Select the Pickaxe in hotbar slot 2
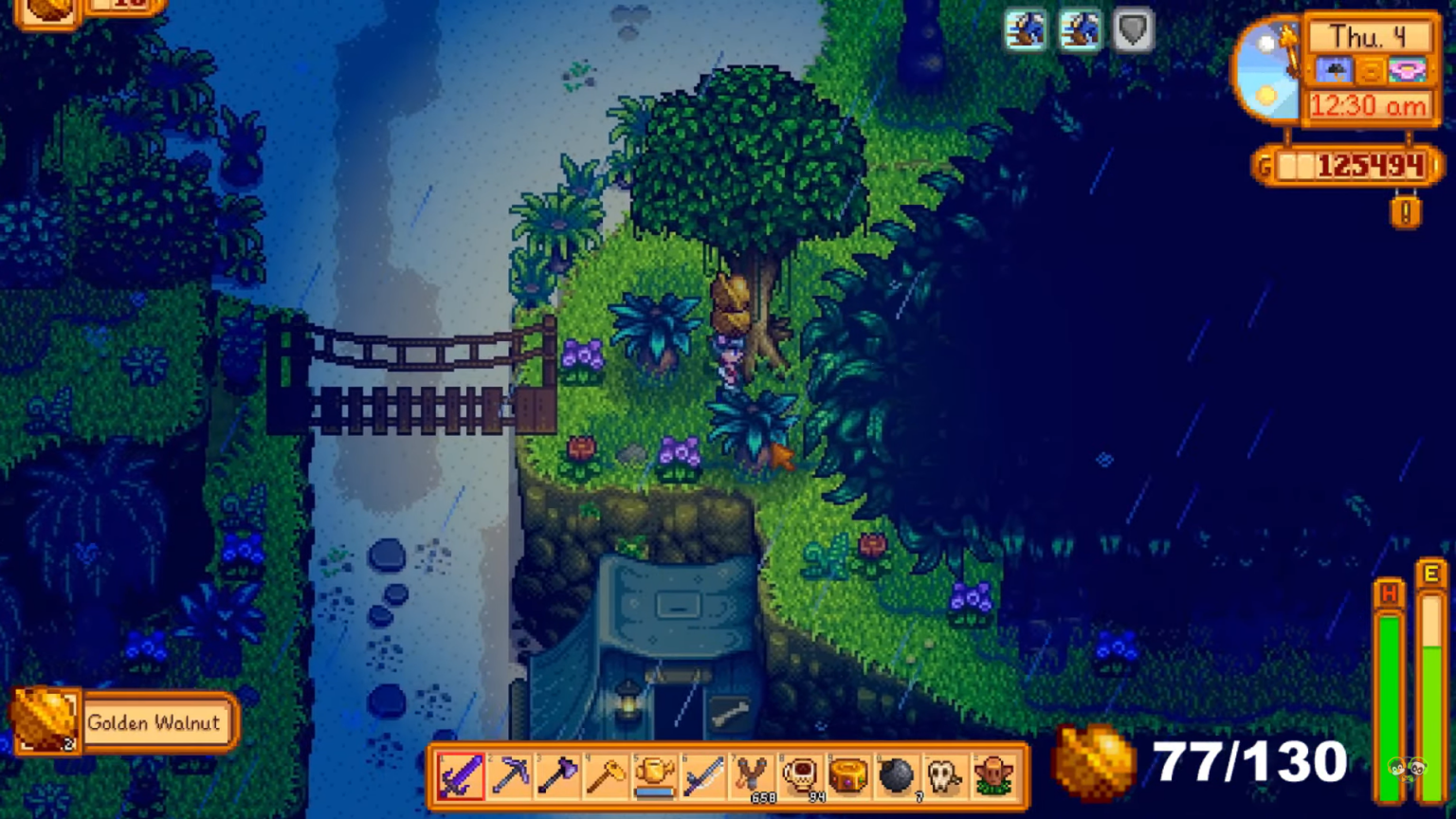1456x819 pixels. tap(509, 777)
